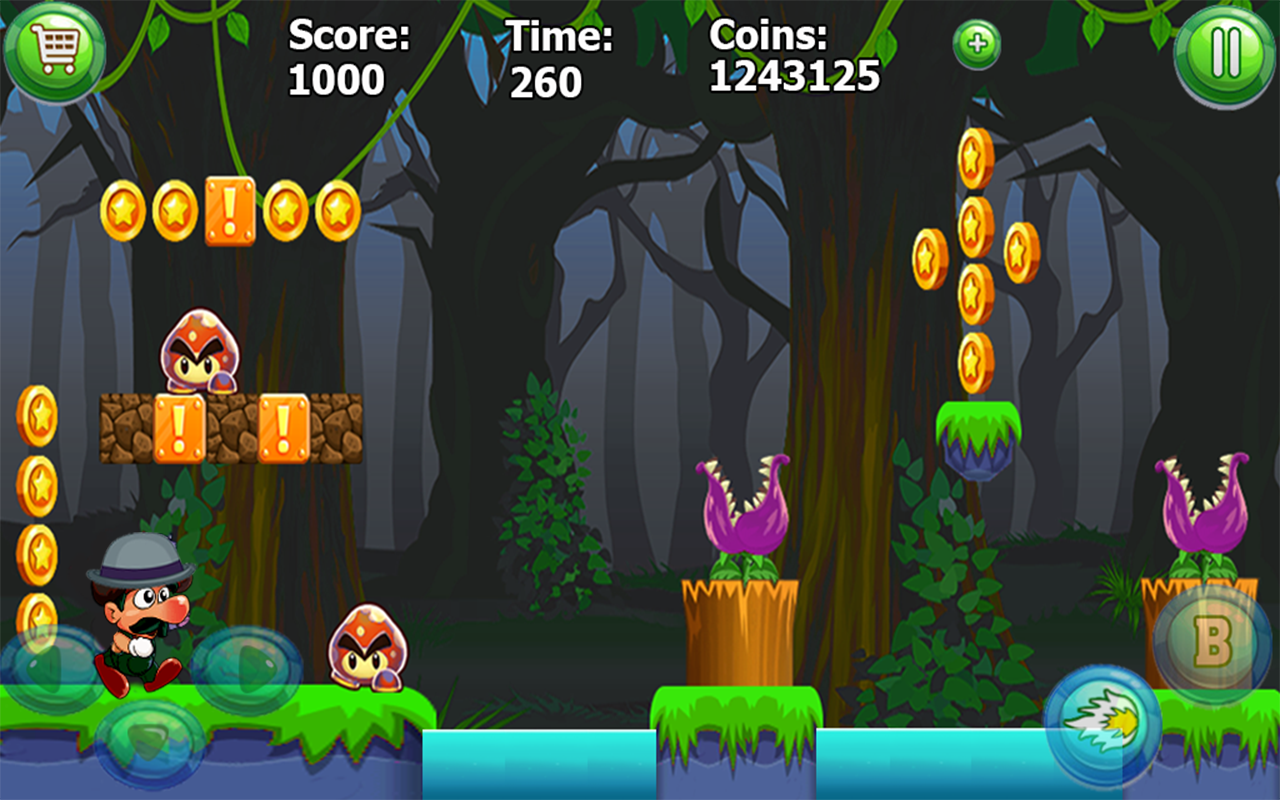Tap the mushroom enemy near the player
1280x800 pixels.
(x=367, y=650)
